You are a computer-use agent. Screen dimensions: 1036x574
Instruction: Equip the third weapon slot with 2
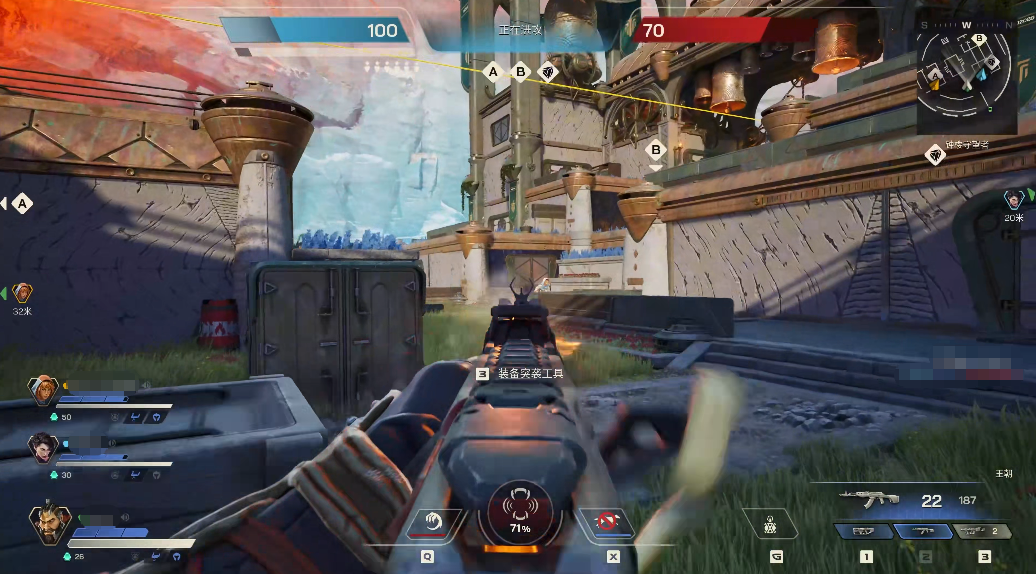tap(984, 532)
